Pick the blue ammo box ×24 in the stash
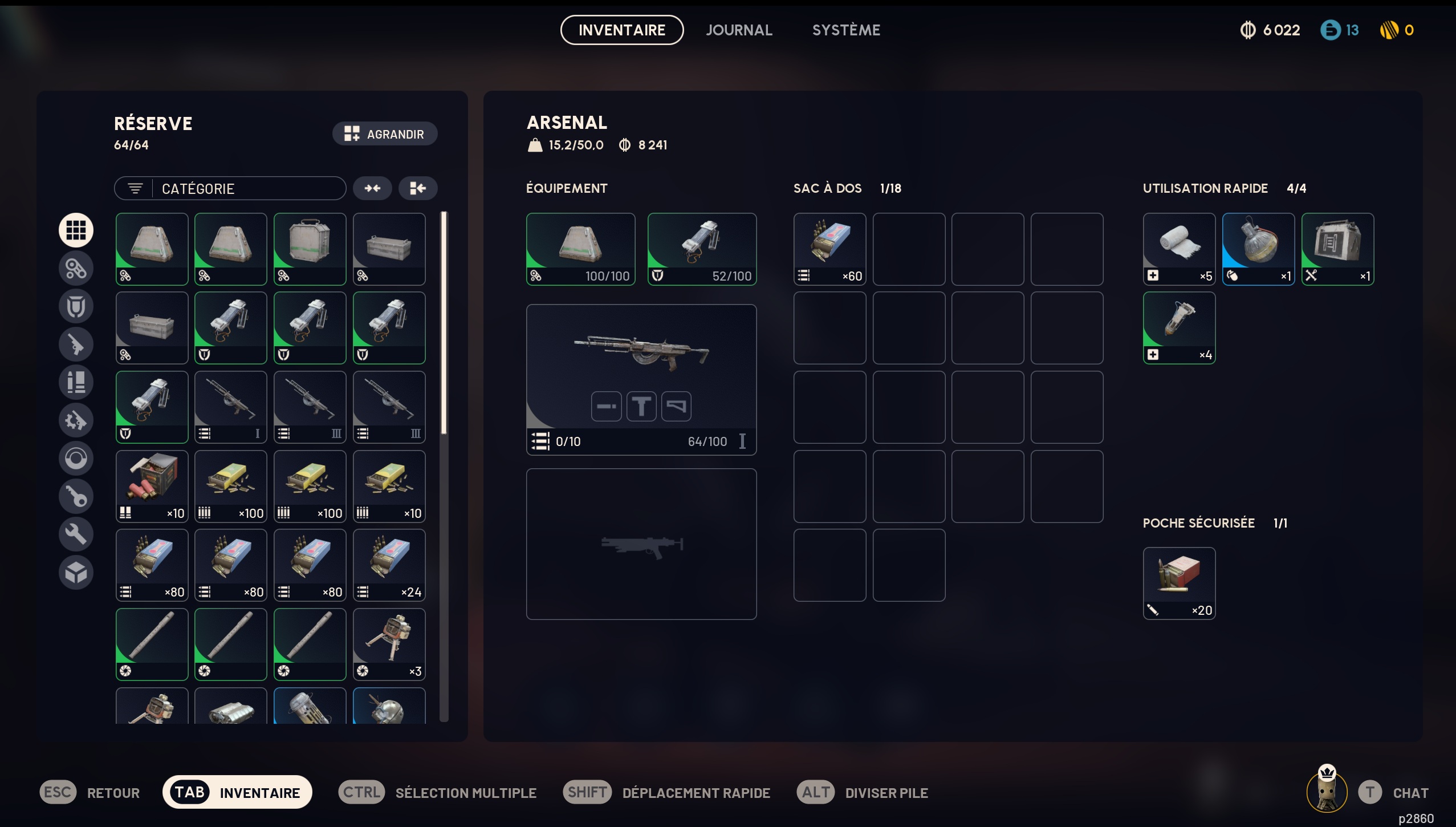 click(x=389, y=565)
